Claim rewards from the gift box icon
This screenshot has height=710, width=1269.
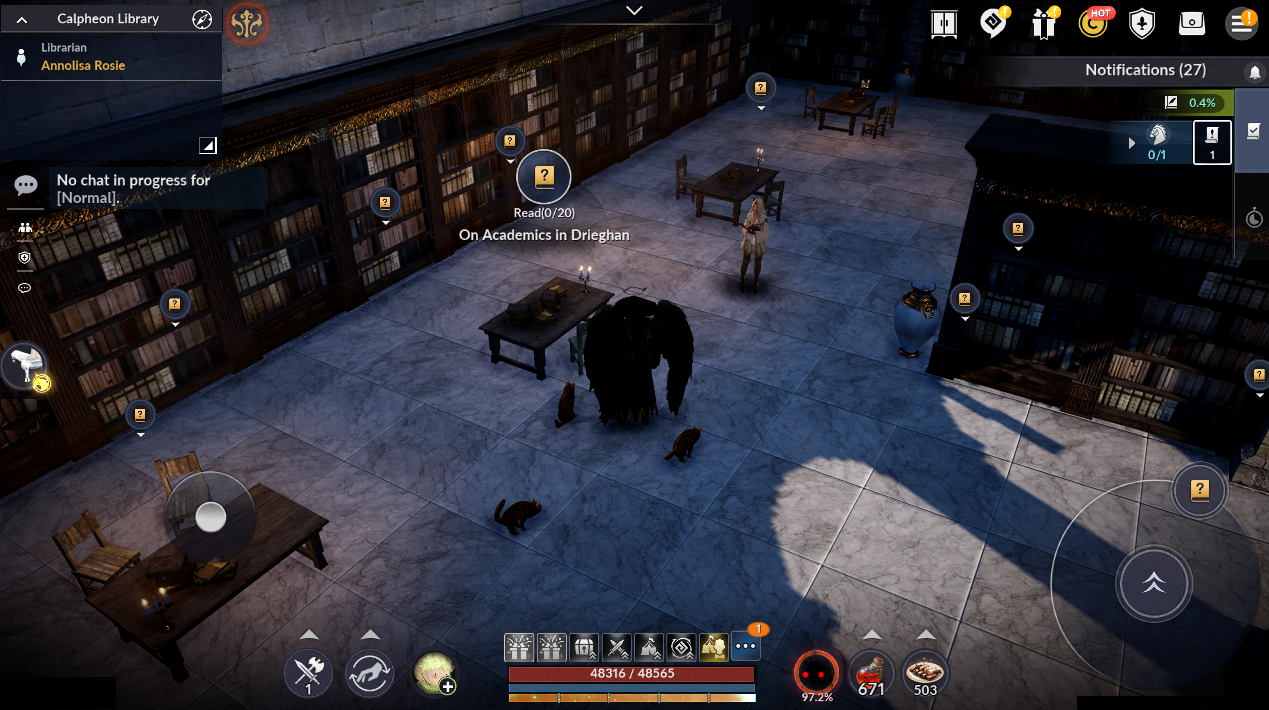coord(1045,23)
